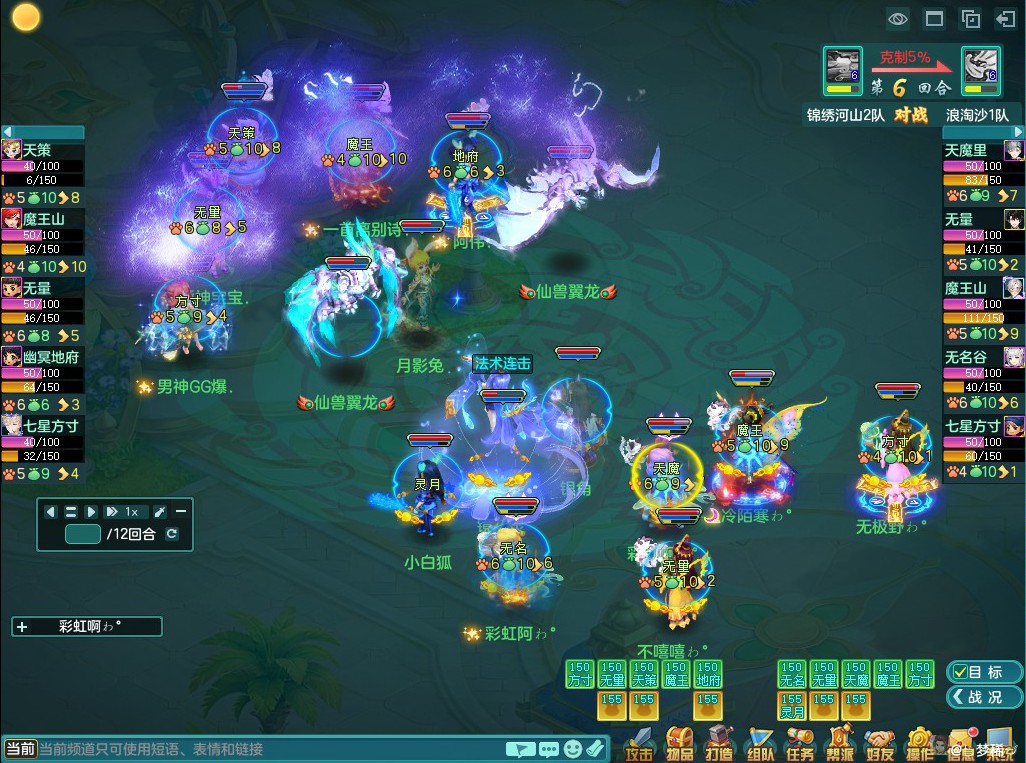Refresh the replay with the circular arrow button
This screenshot has width=1026, height=763.
point(172,534)
